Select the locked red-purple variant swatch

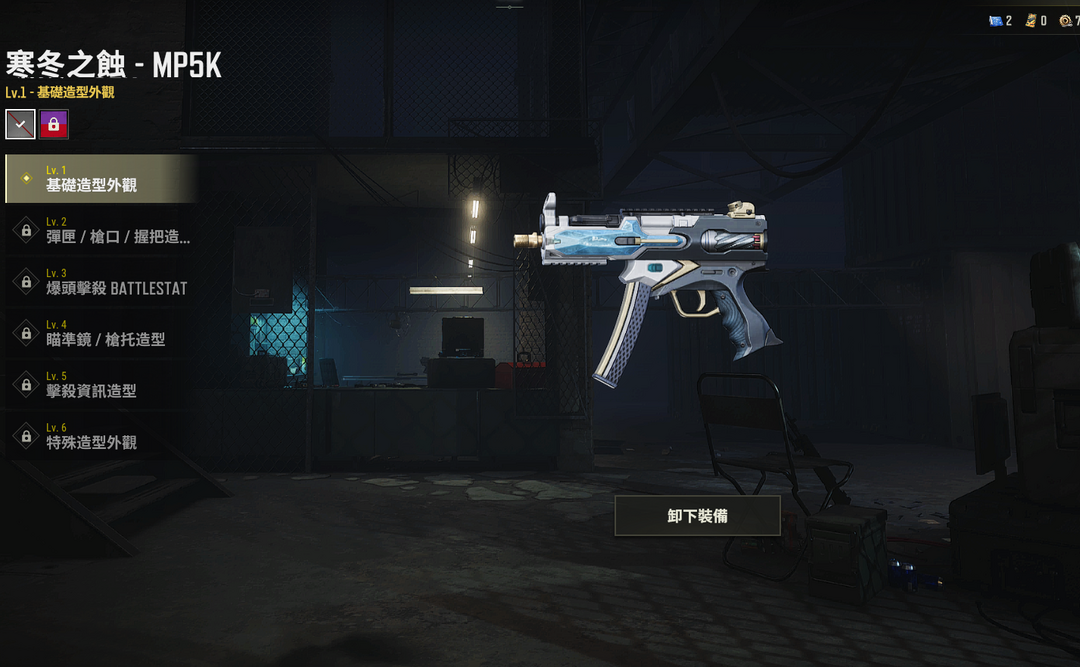click(x=54, y=124)
